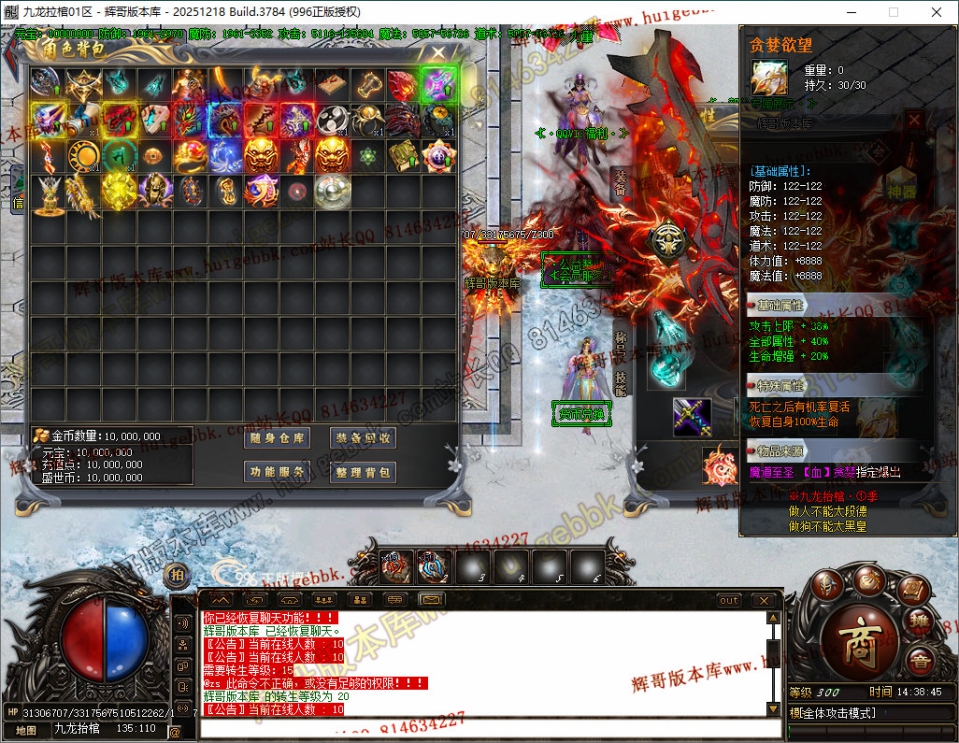Focus the chat input box

pos(480,728)
